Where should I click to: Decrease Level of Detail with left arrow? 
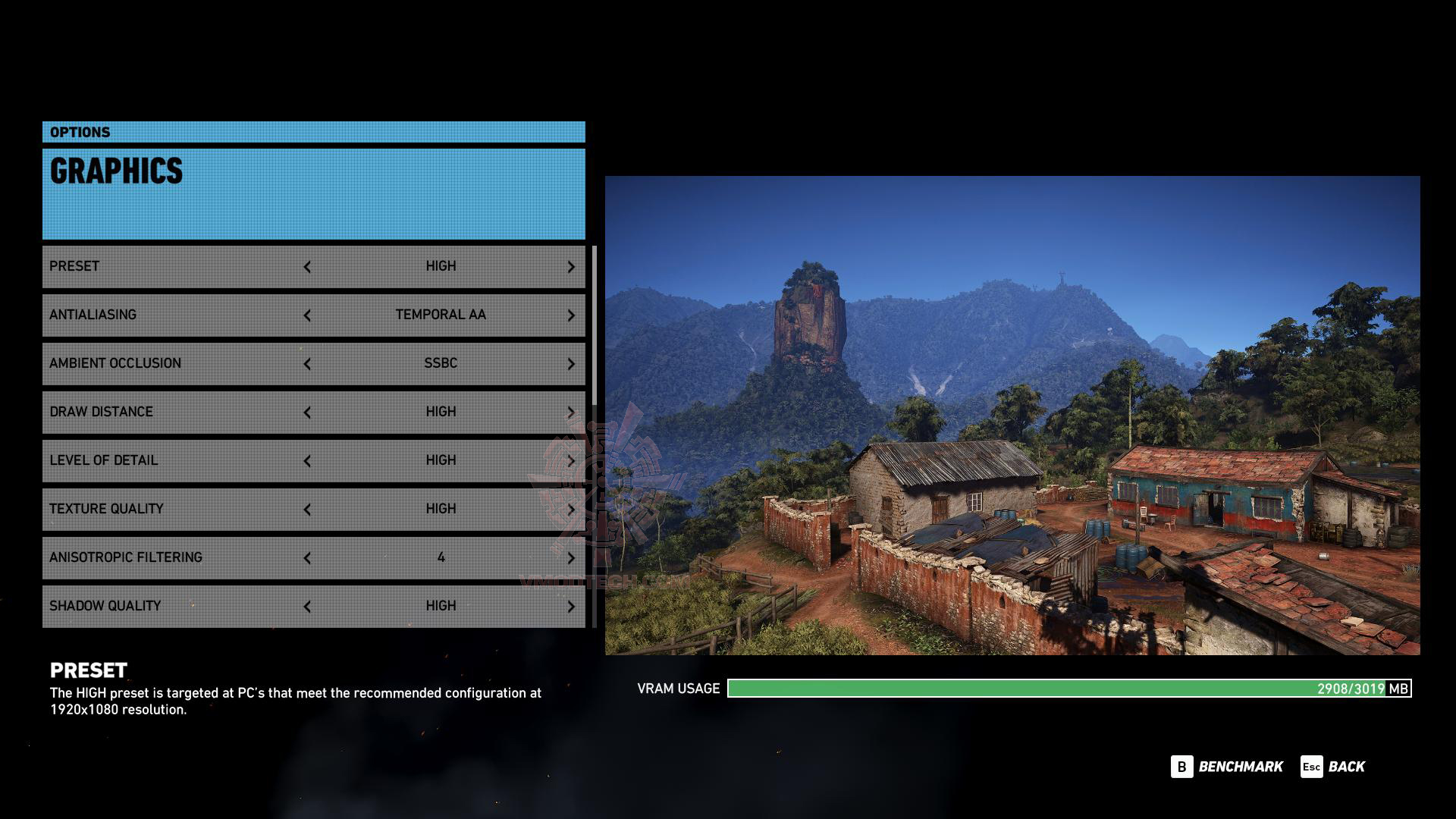[x=307, y=461]
